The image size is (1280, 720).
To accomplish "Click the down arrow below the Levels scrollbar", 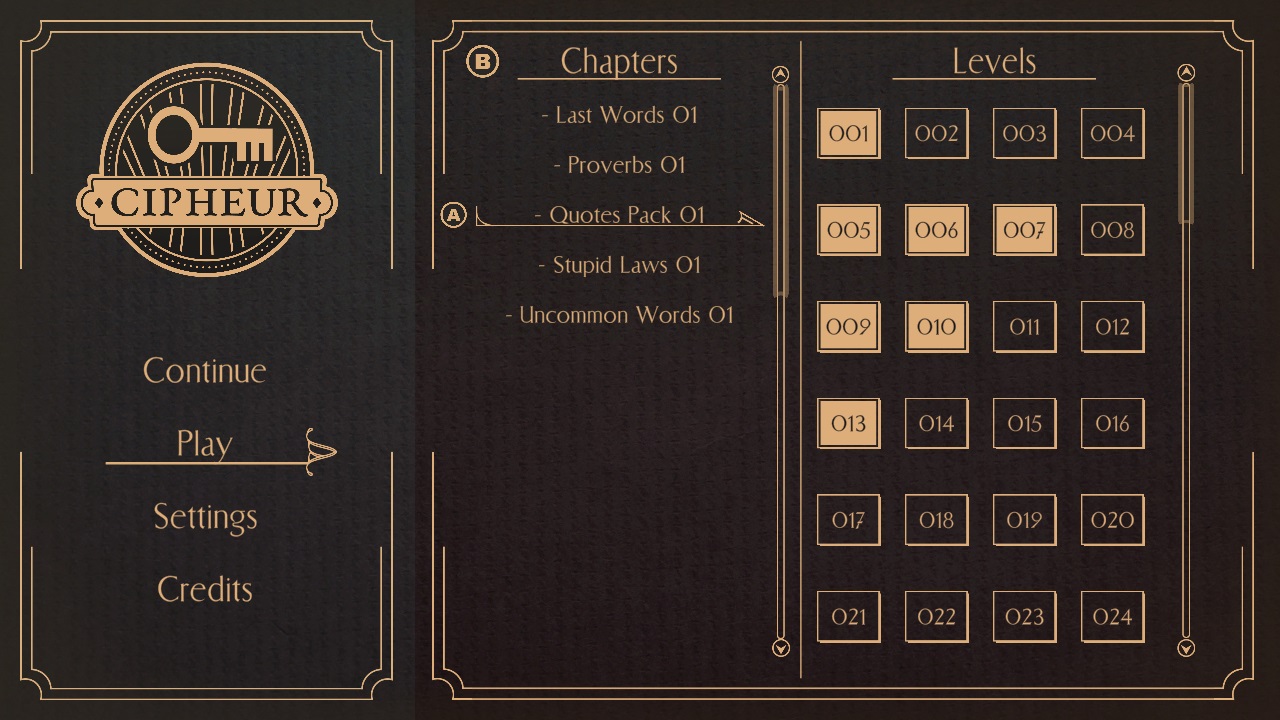I will [1186, 648].
